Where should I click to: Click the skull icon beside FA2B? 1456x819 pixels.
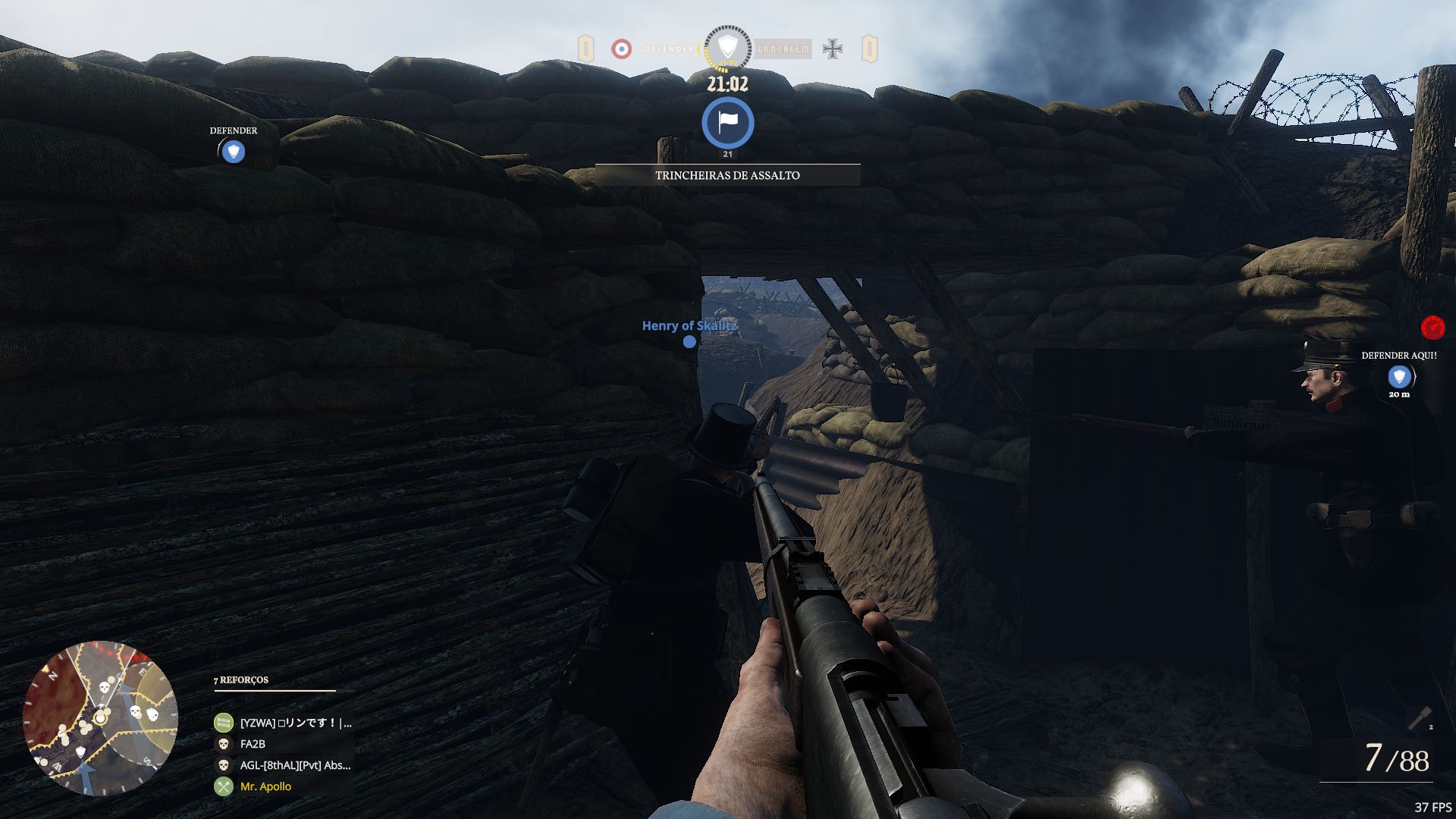(x=223, y=744)
